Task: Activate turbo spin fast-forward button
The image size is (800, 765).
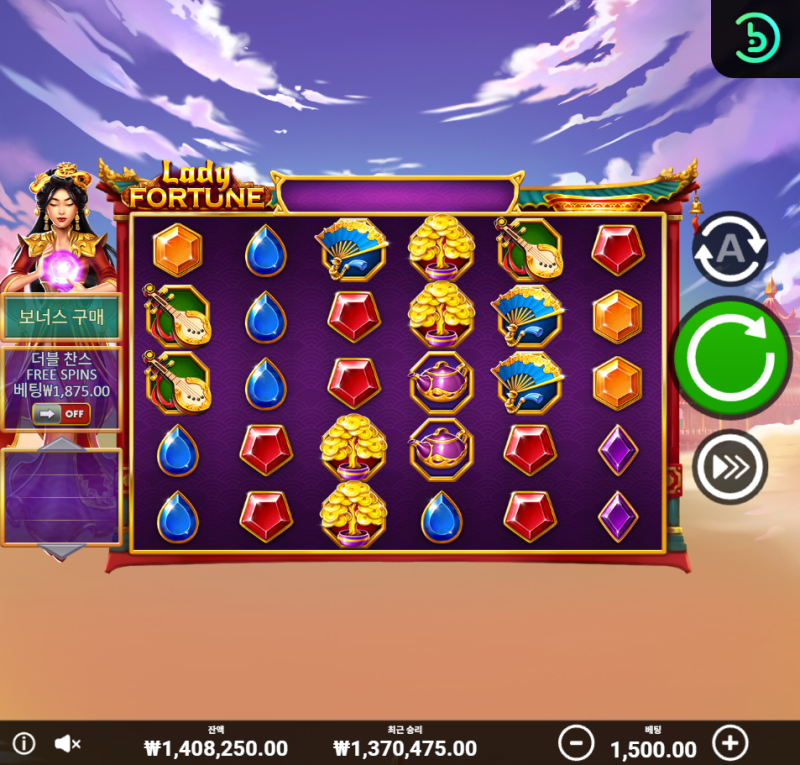Action: tap(730, 466)
